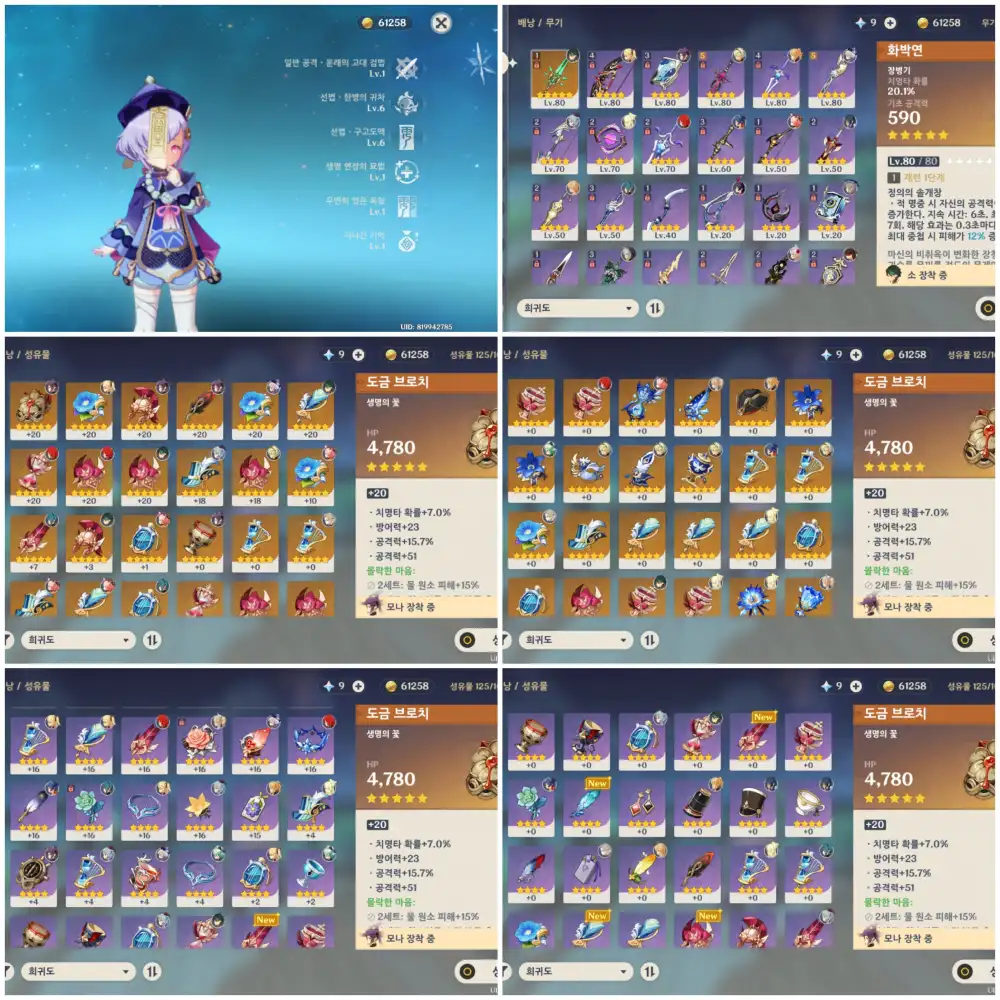
Task: View the 선법·구고도액 burst talent
Action: 406,137
